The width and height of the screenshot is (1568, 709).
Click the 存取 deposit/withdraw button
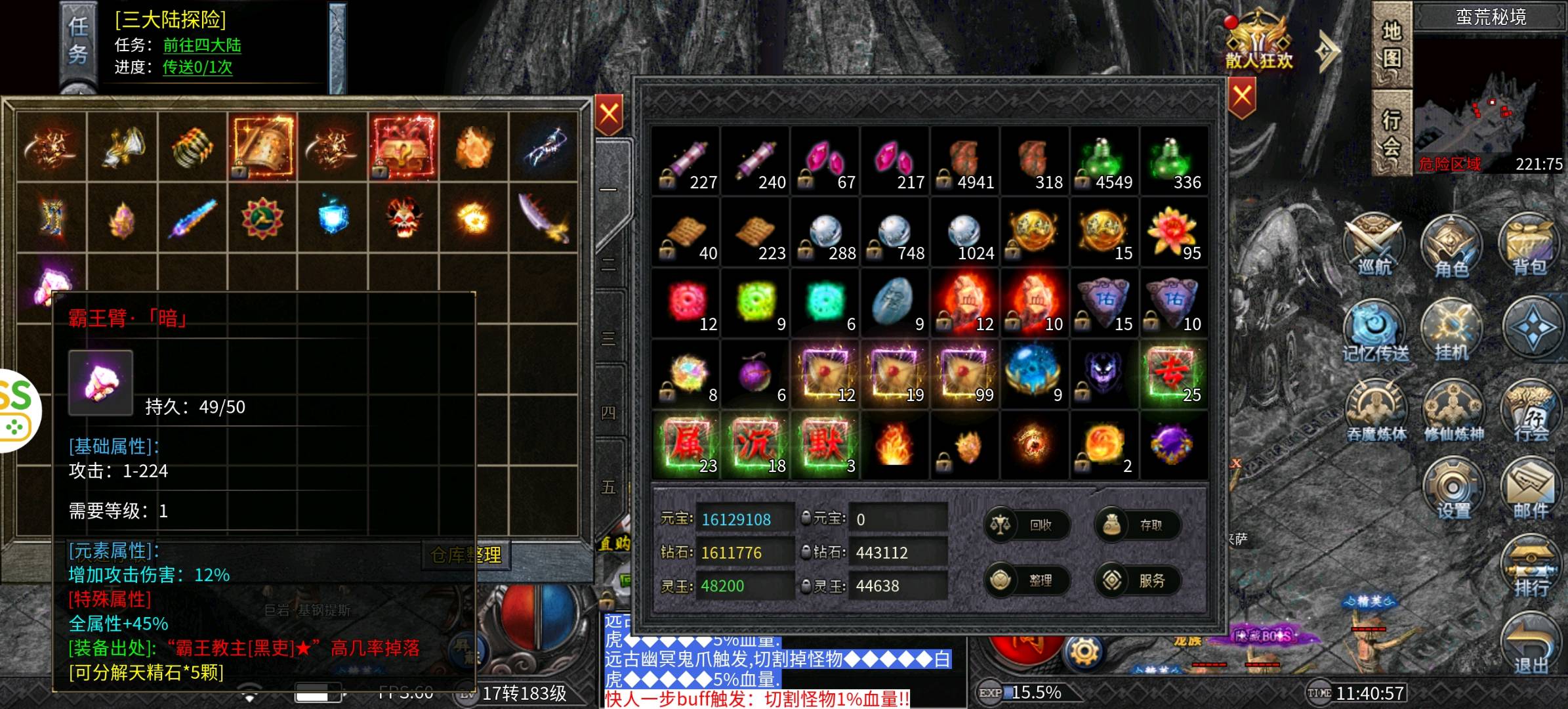click(1138, 525)
